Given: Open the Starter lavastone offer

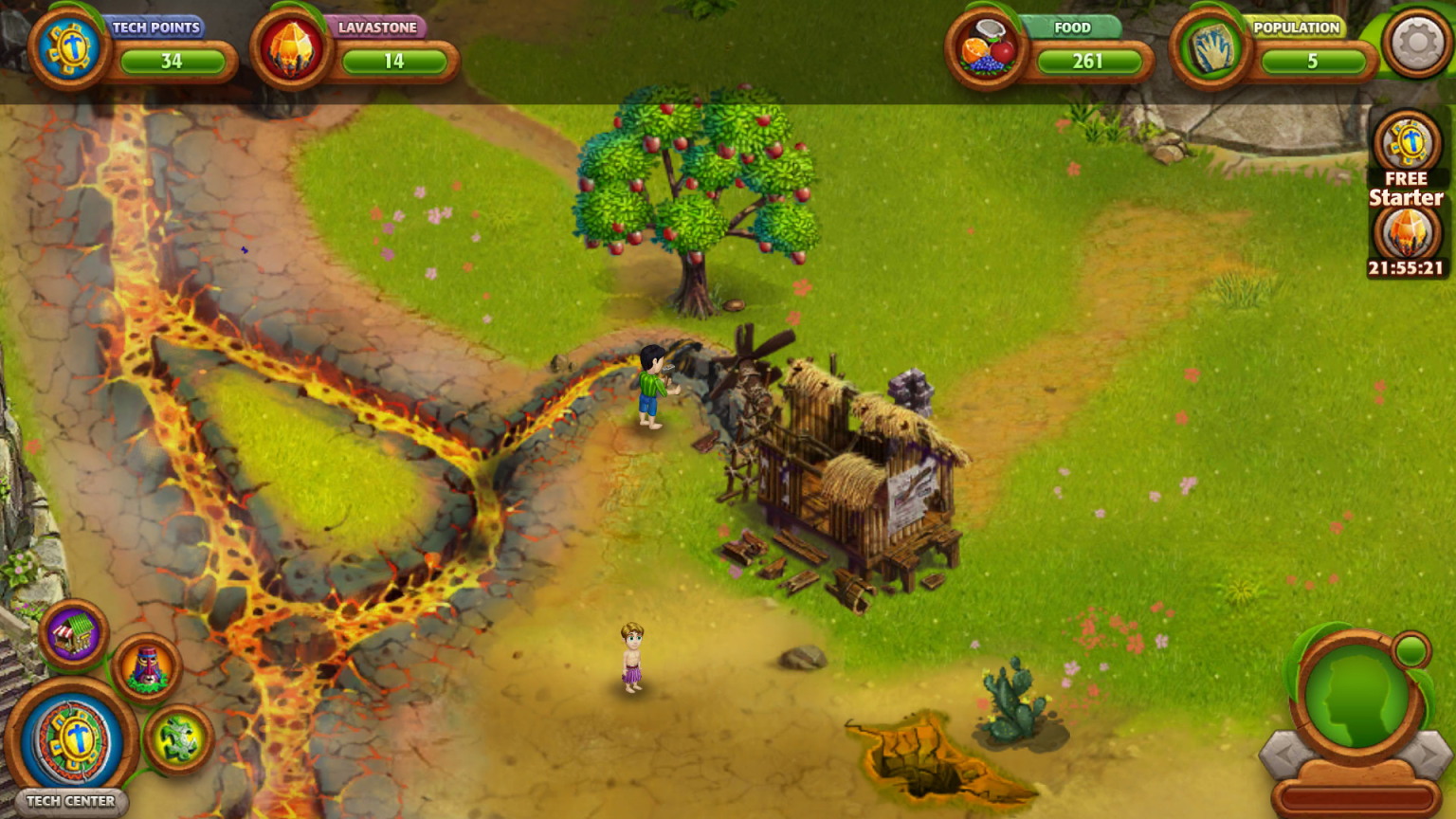Looking at the screenshot, I should click(x=1407, y=230).
